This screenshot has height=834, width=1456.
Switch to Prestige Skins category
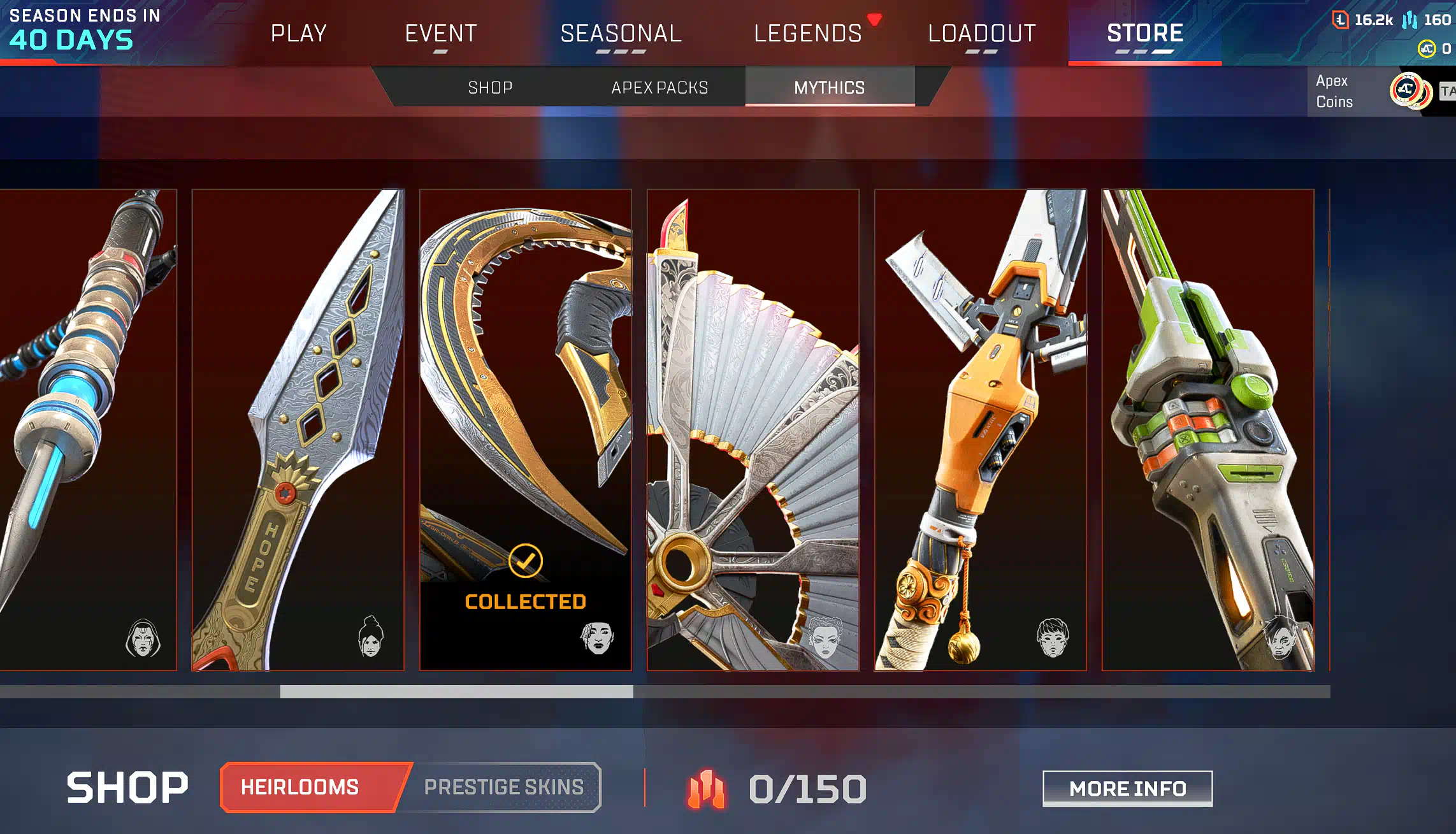(503, 787)
